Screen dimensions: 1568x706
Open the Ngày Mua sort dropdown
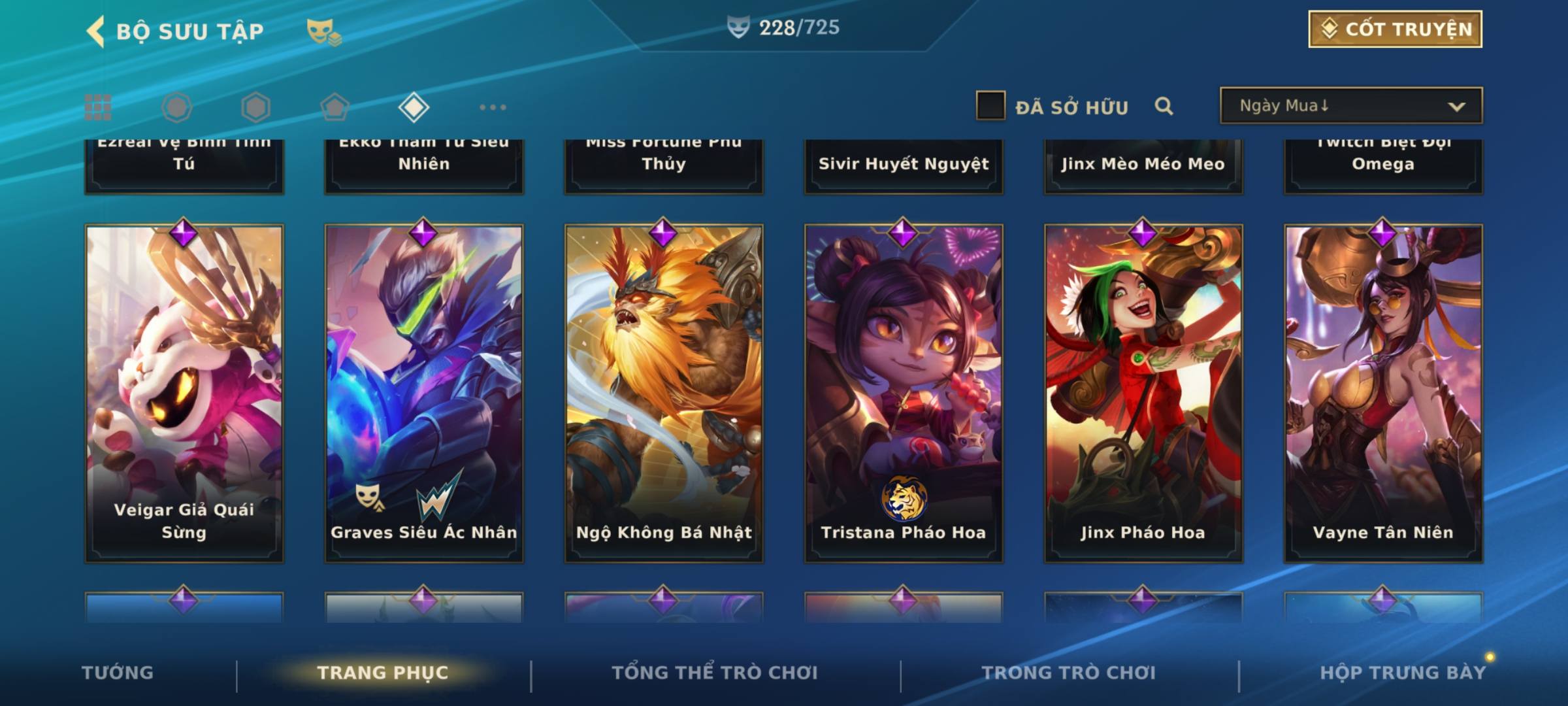pyautogui.click(x=1350, y=106)
